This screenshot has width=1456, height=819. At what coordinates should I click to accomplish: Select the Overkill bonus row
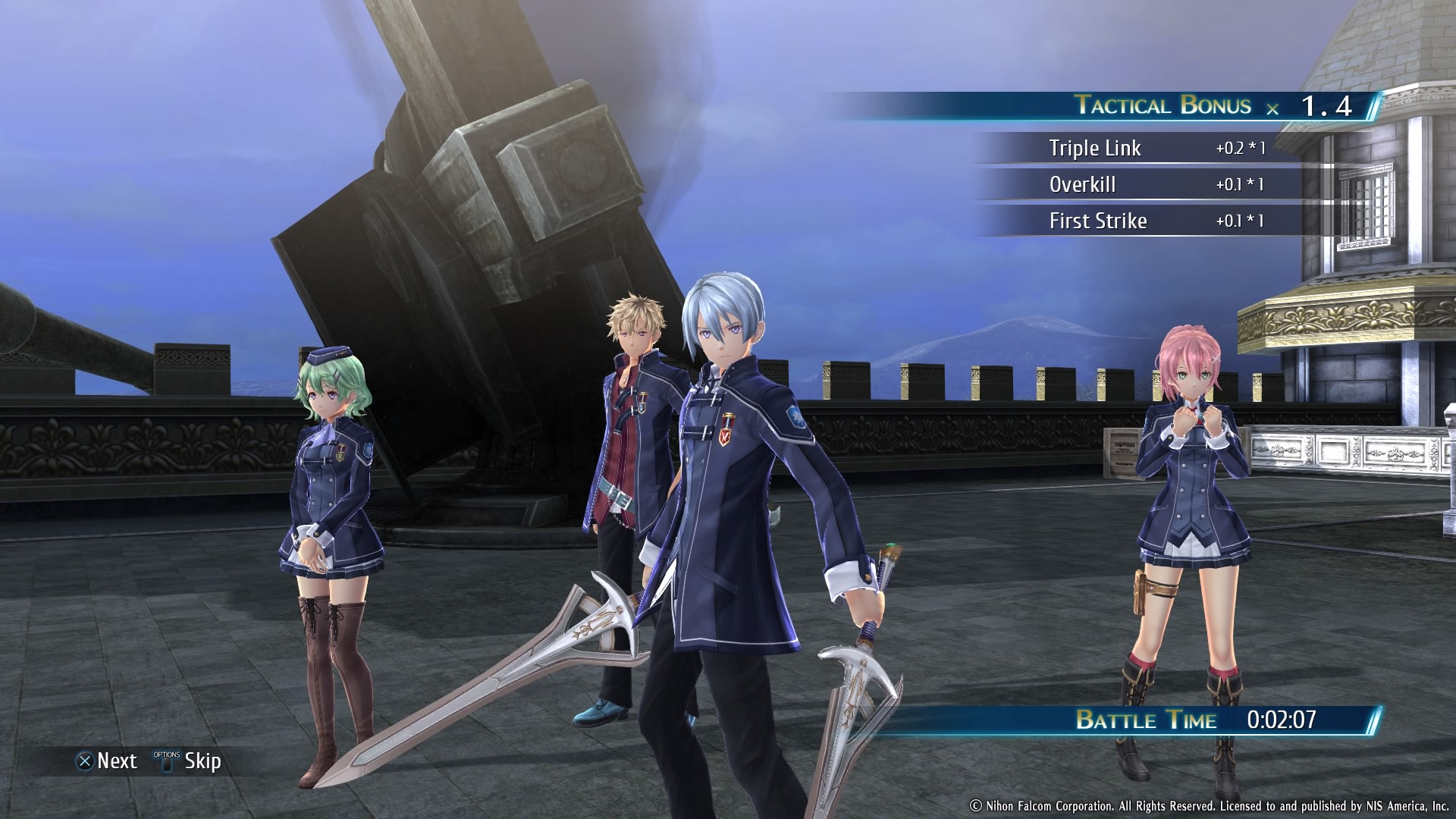[x=1154, y=184]
